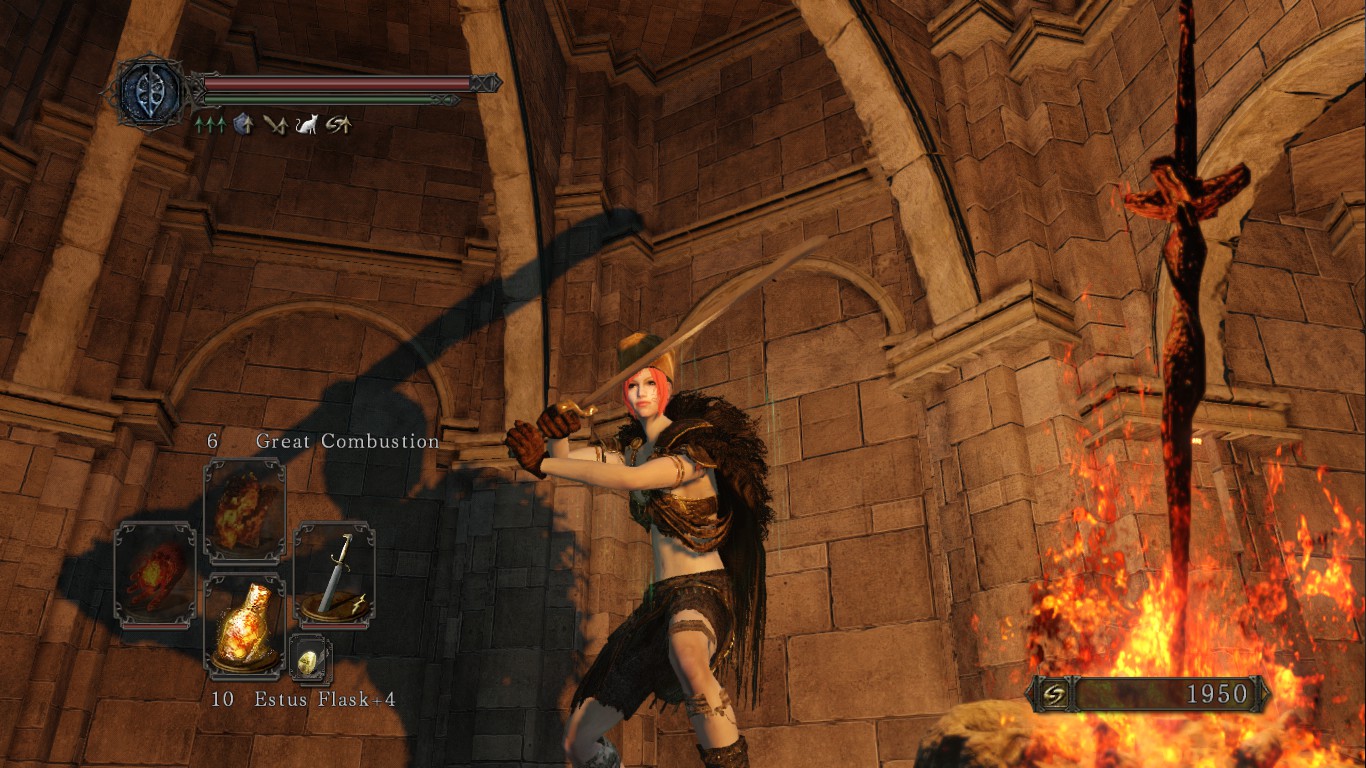Click the white cat status icon
This screenshot has width=1366, height=768.
(306, 125)
